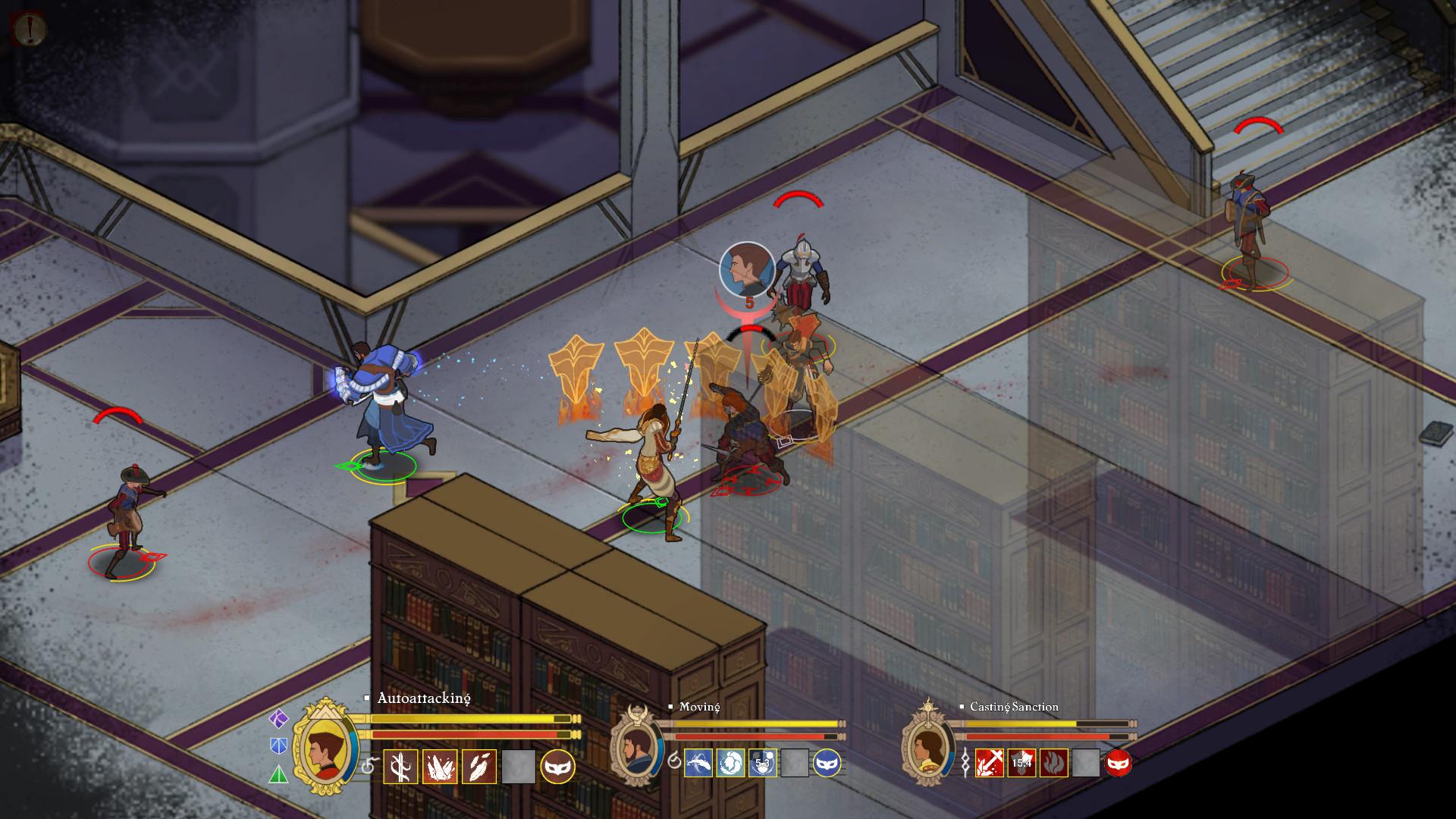Select the mage ability on 5.3 cooldown
The image size is (1456, 819).
click(x=763, y=763)
